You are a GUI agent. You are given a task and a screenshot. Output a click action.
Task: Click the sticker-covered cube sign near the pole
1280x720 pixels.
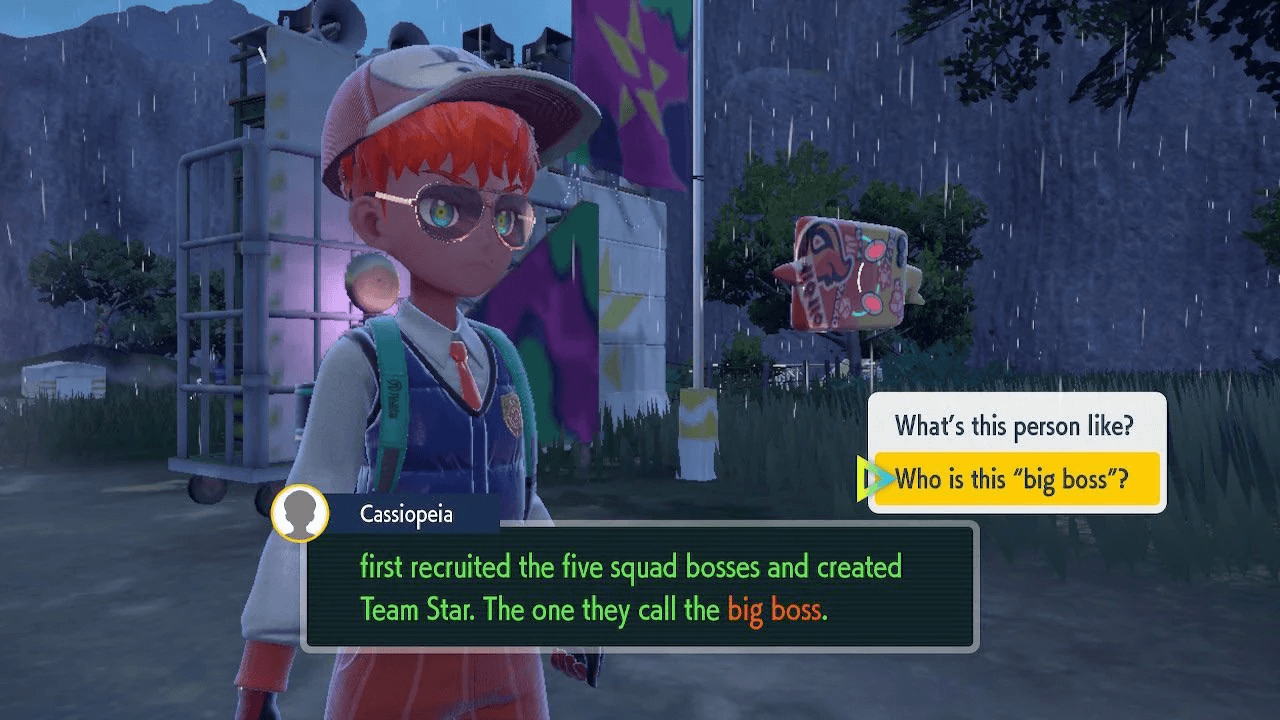pyautogui.click(x=848, y=270)
